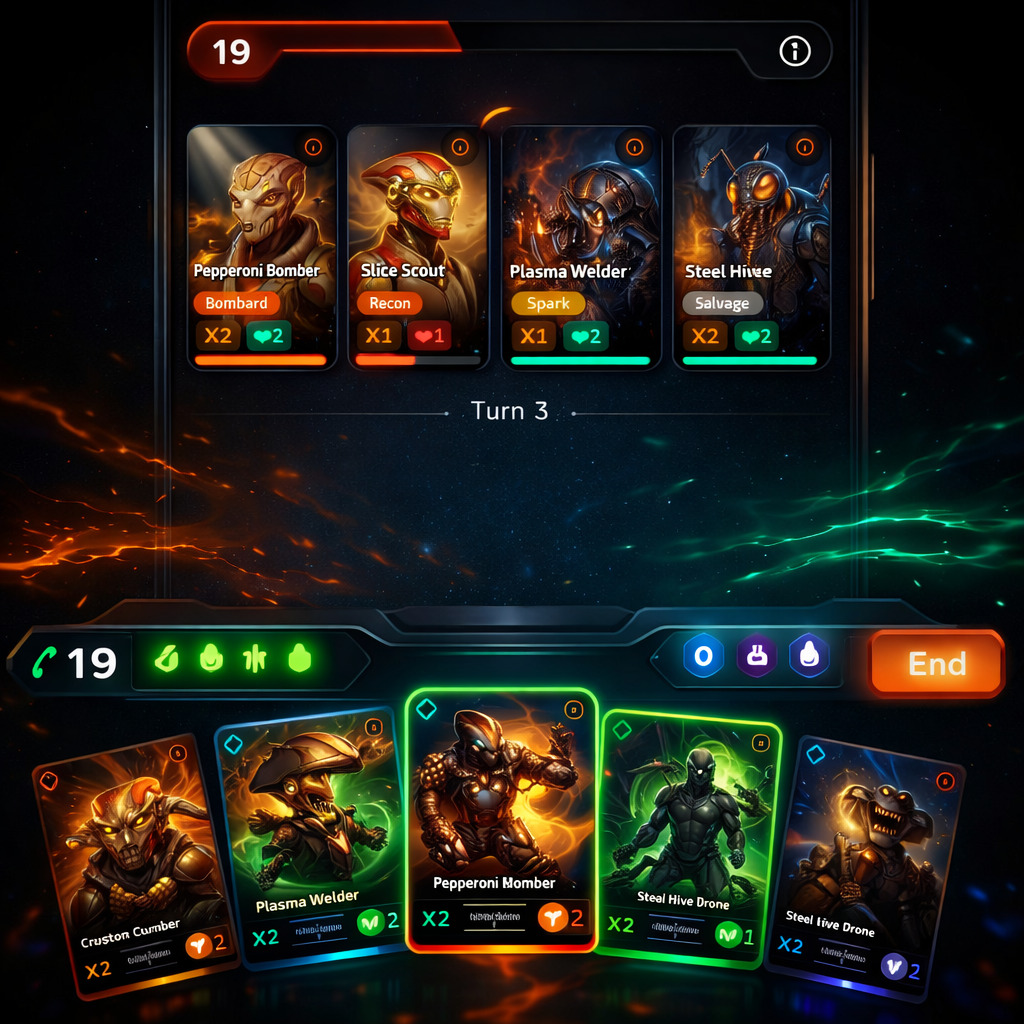The height and width of the screenshot is (1024, 1024).
Task: Use the Salvage ability tag
Action: tap(722, 303)
